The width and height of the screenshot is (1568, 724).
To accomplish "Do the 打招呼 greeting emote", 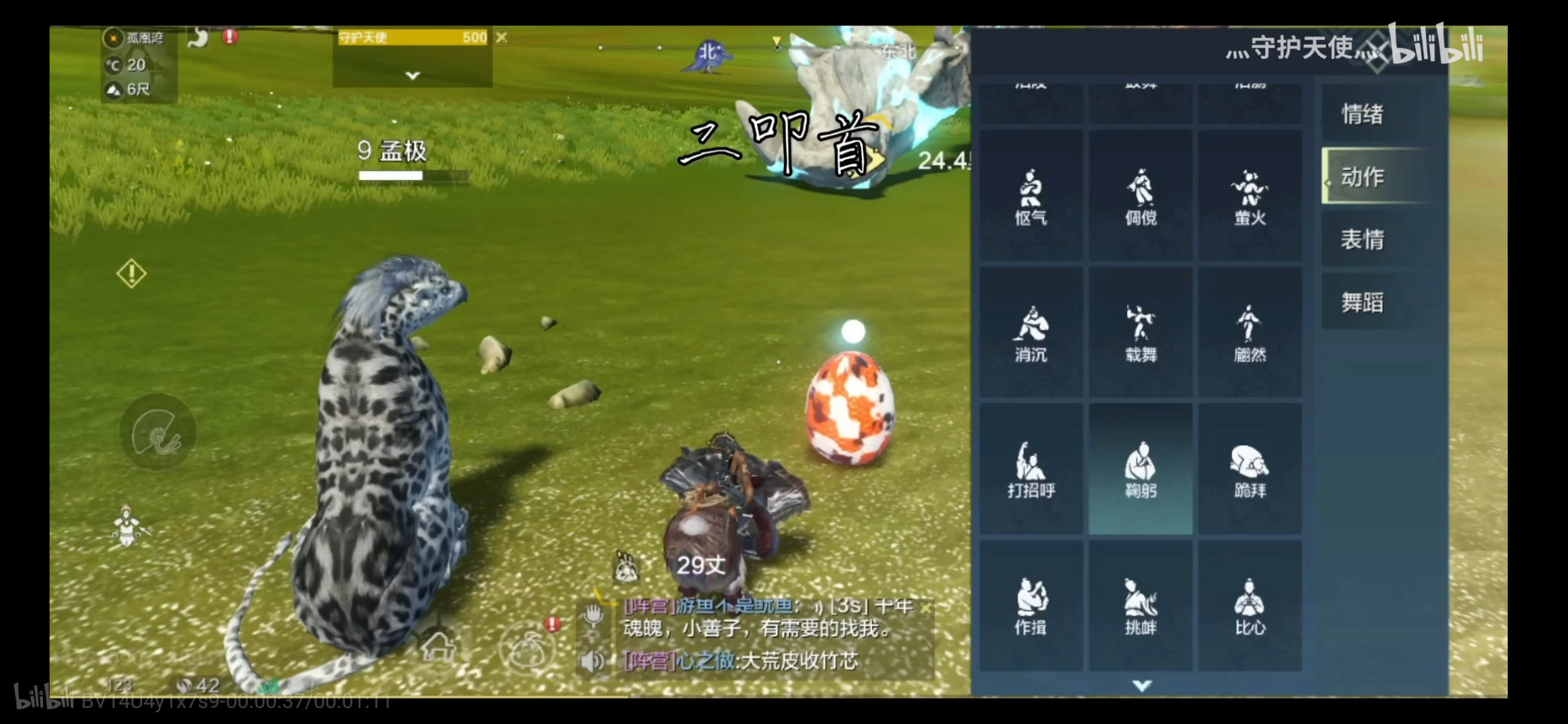I will point(1031,469).
